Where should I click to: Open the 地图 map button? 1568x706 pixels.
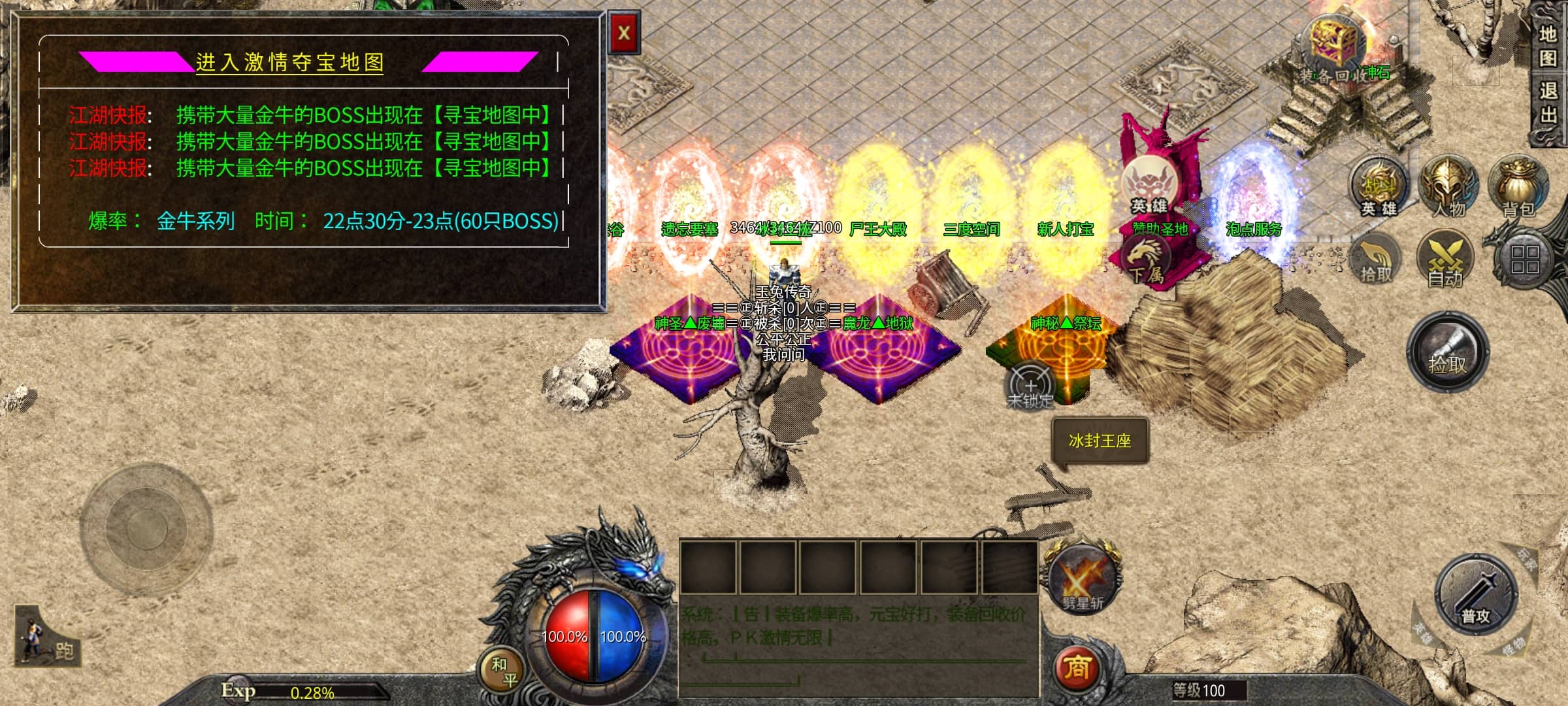click(1548, 46)
